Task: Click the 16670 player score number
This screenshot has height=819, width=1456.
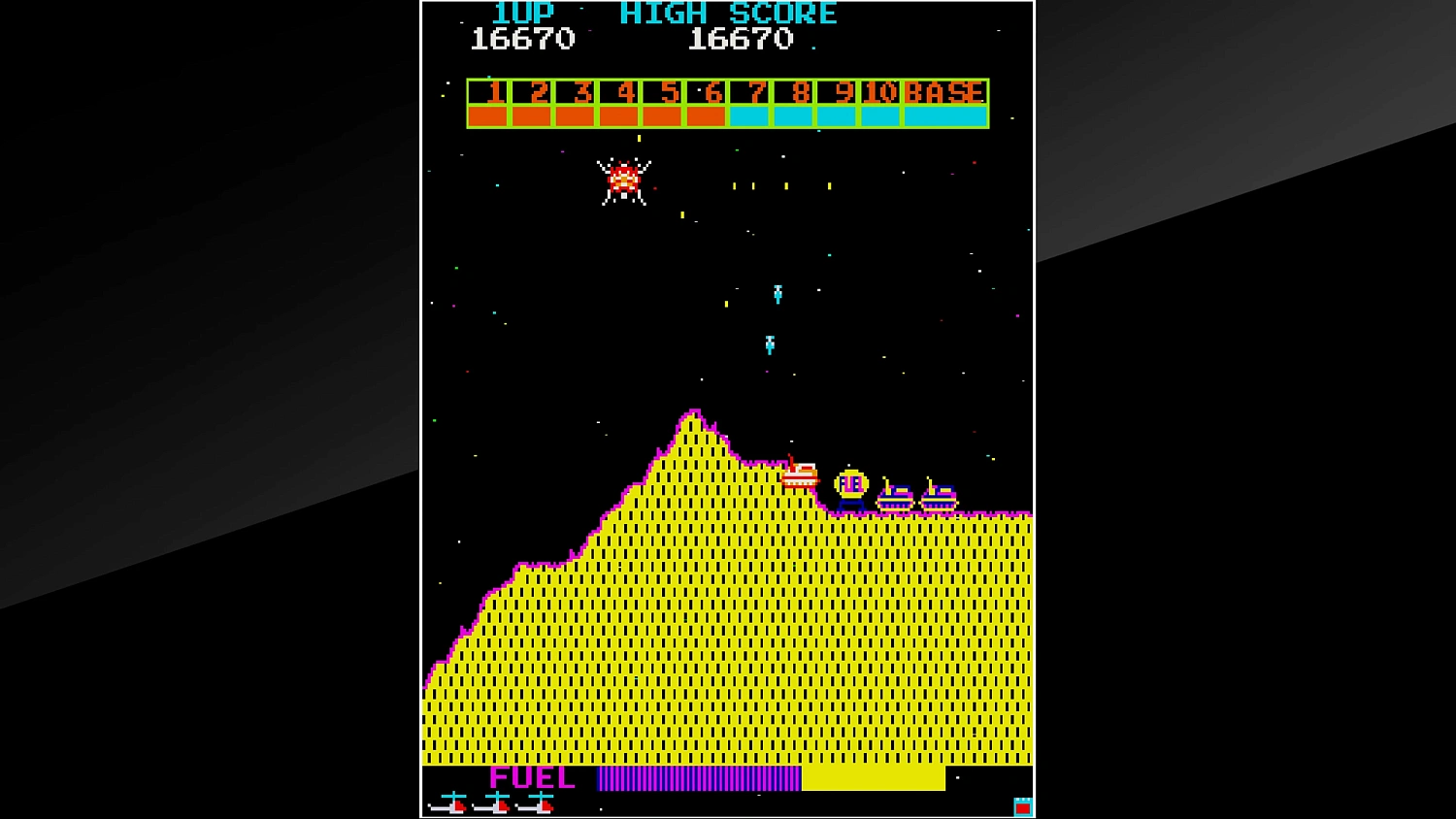Action: pos(523,40)
